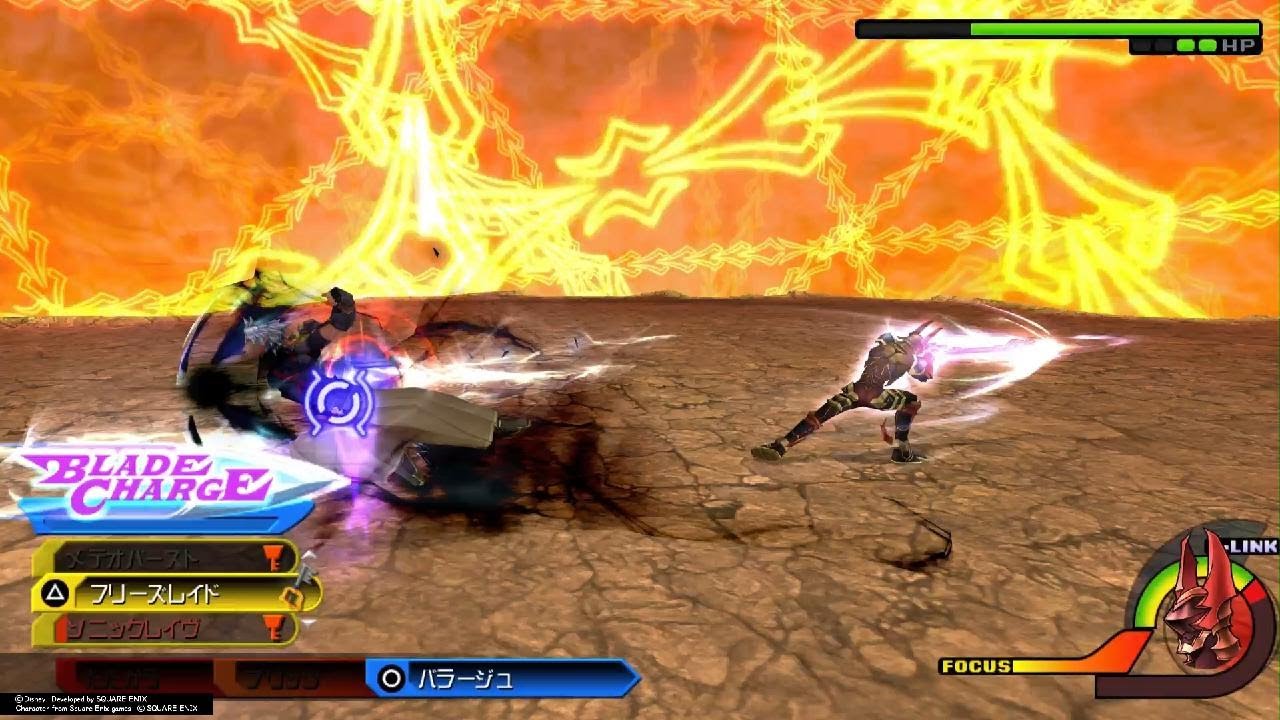Pick the ソニックレイヴ command entry

(x=165, y=629)
